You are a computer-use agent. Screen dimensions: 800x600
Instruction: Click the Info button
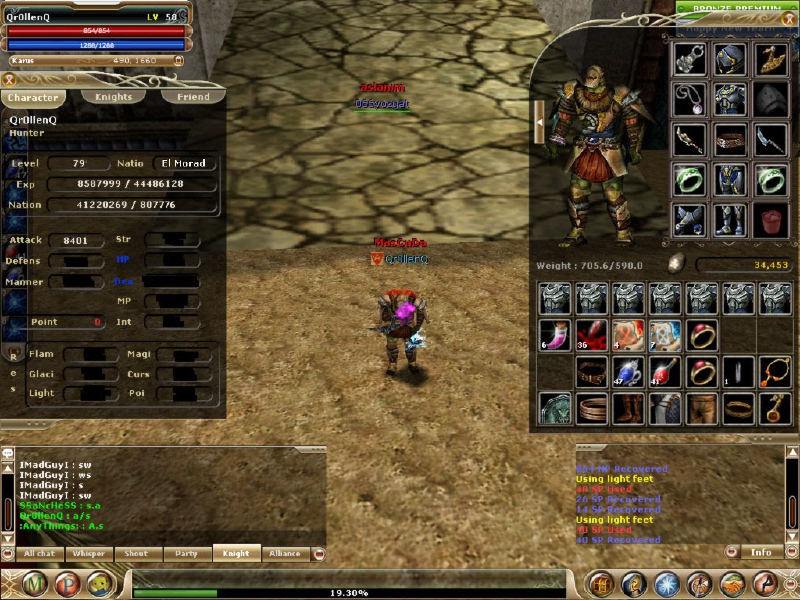pyautogui.click(x=761, y=551)
